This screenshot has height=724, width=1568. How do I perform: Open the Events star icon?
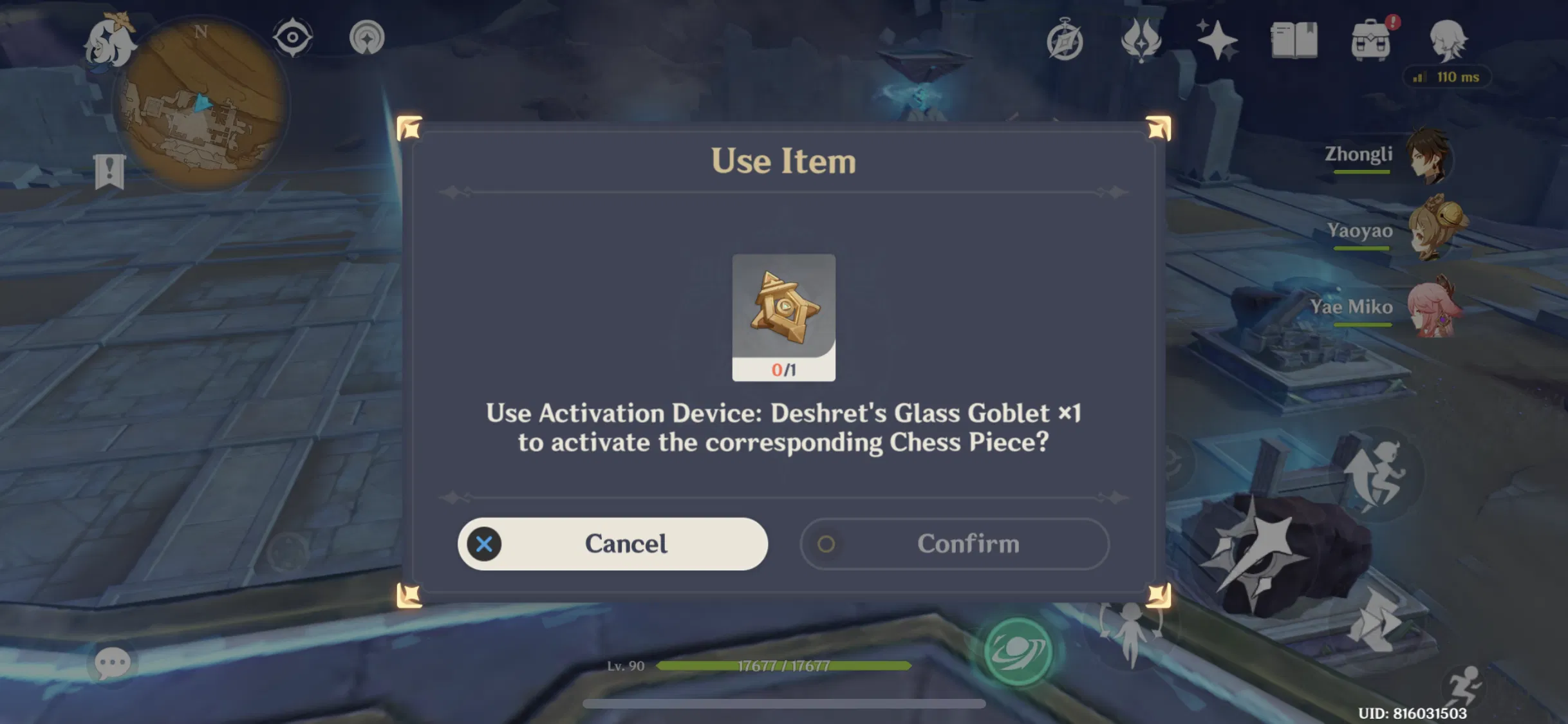pos(1217,40)
